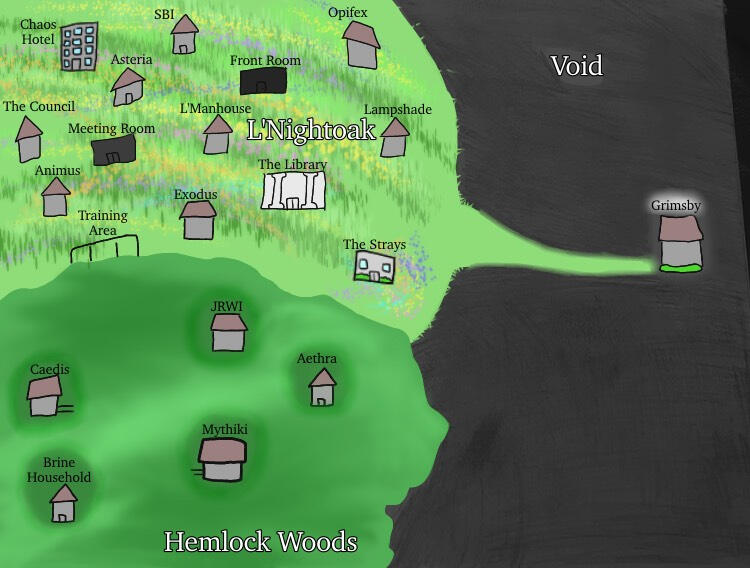Select The Council house

(x=29, y=140)
